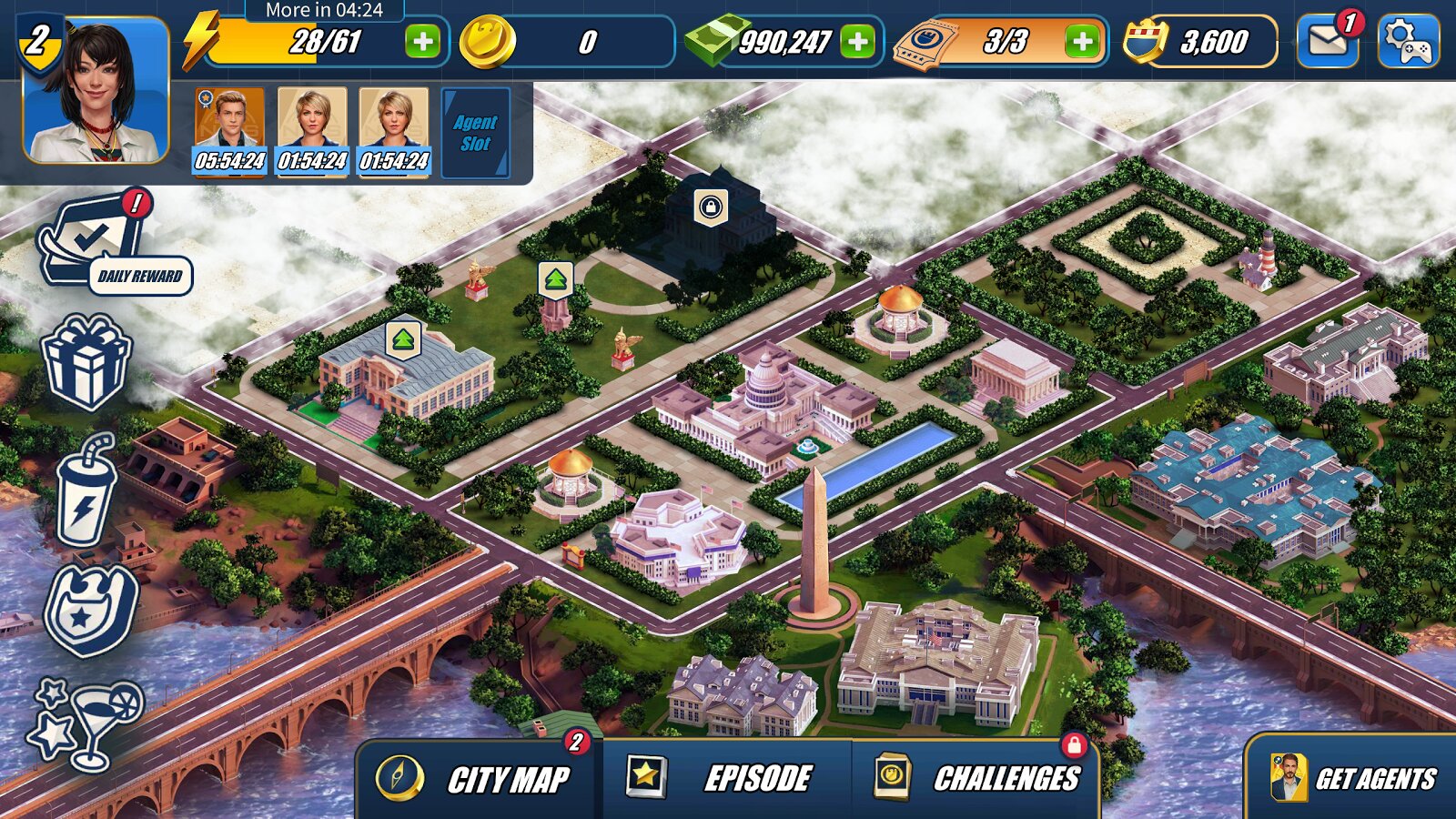Open the City Map

pos(480,779)
